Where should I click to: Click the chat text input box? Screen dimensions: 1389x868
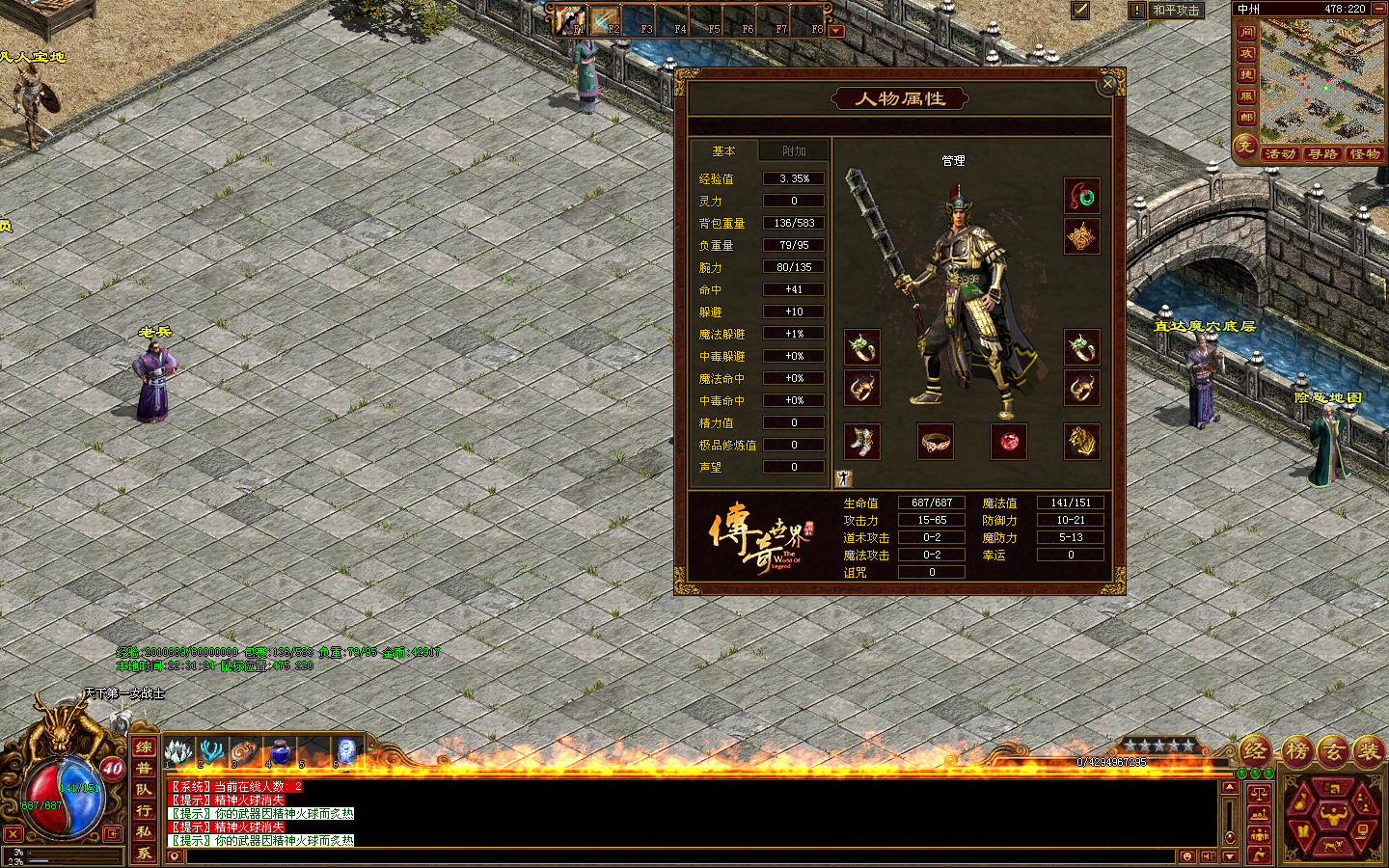pyautogui.click(x=675, y=856)
